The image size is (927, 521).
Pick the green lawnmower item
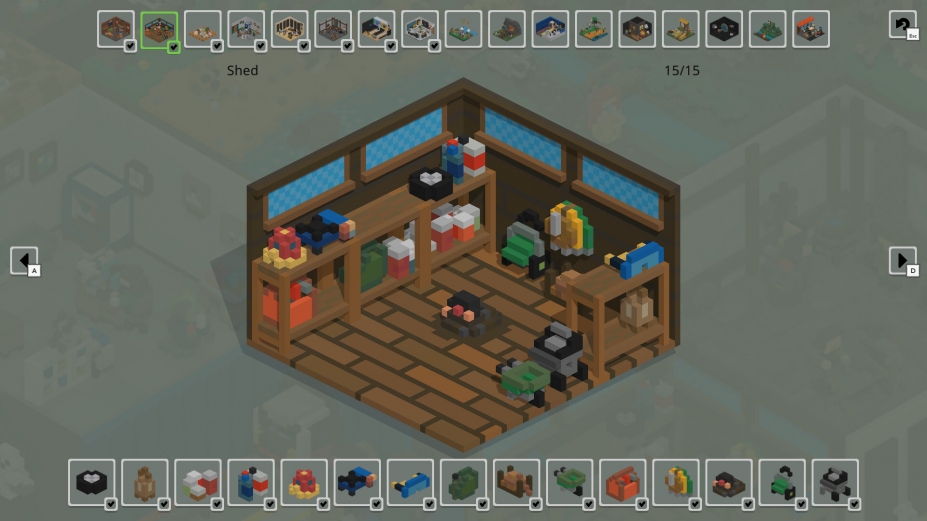781,482
